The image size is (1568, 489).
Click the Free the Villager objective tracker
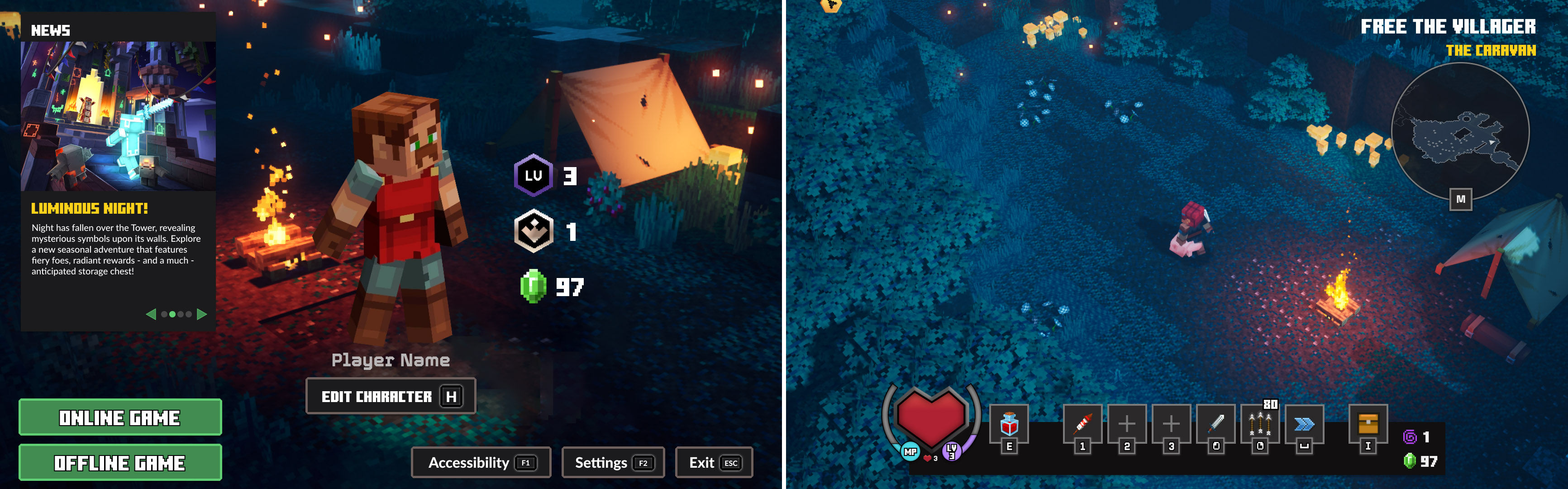1448,27
